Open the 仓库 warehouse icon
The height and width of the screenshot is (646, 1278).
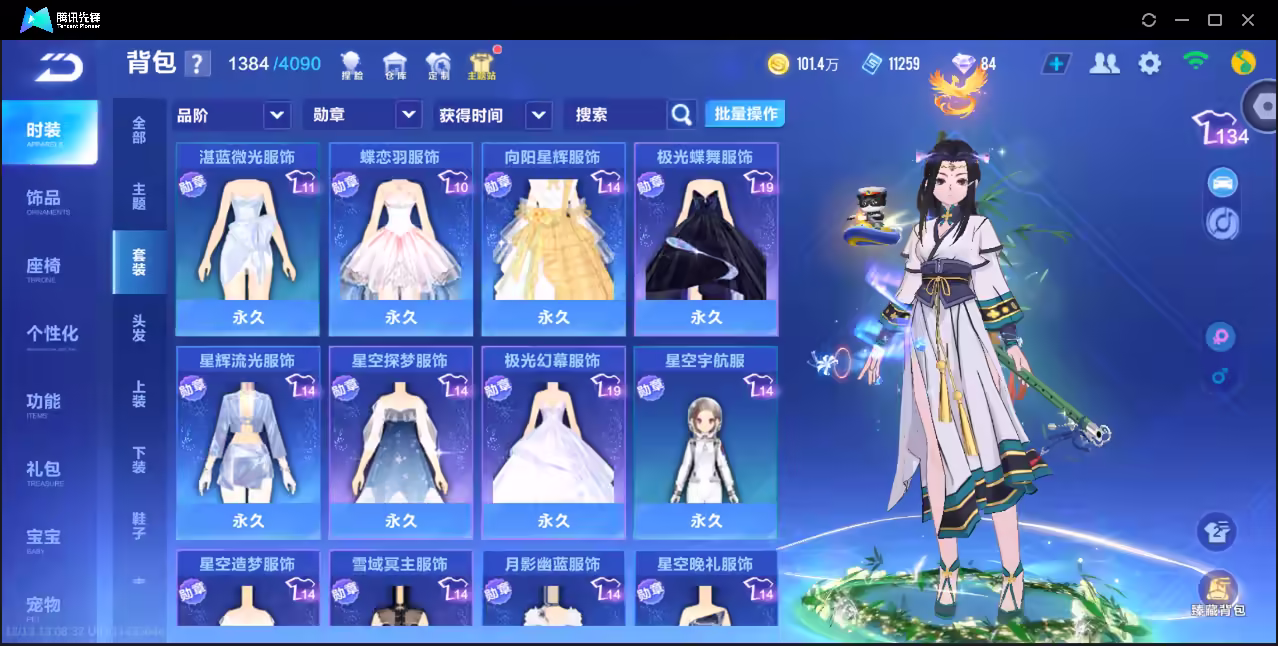395,65
